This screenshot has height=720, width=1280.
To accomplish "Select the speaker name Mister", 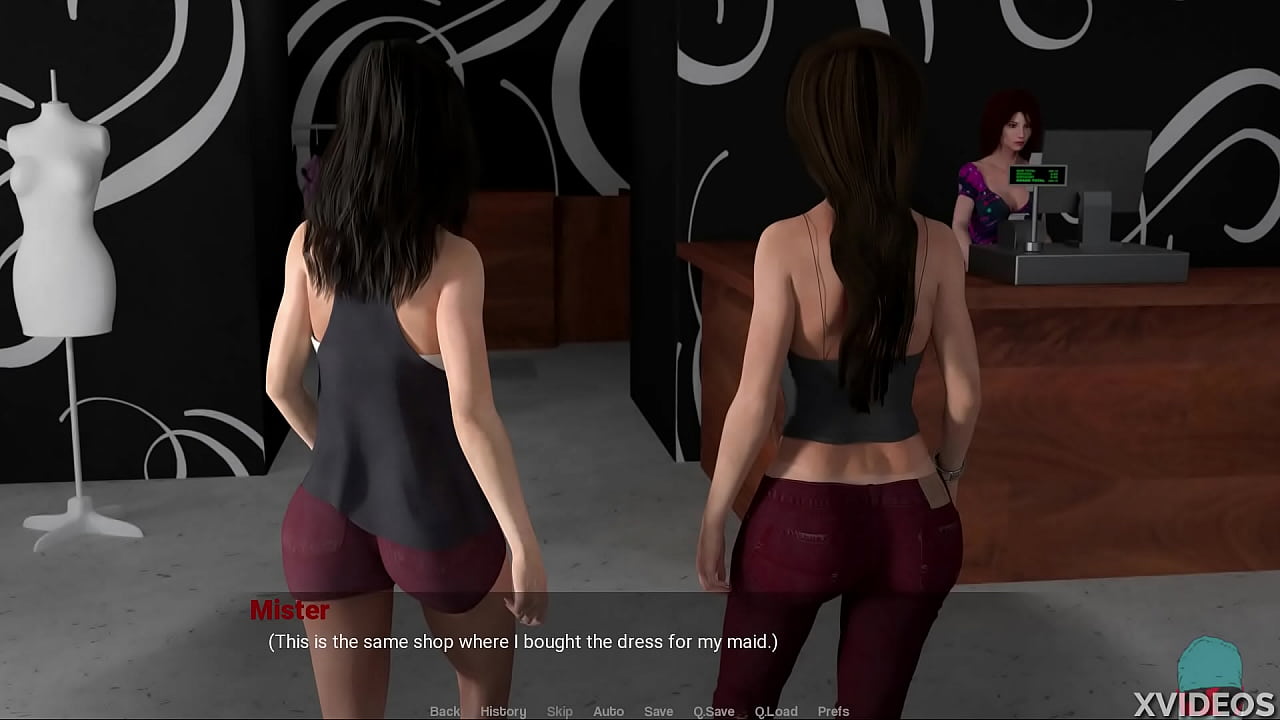I will click(x=290, y=610).
